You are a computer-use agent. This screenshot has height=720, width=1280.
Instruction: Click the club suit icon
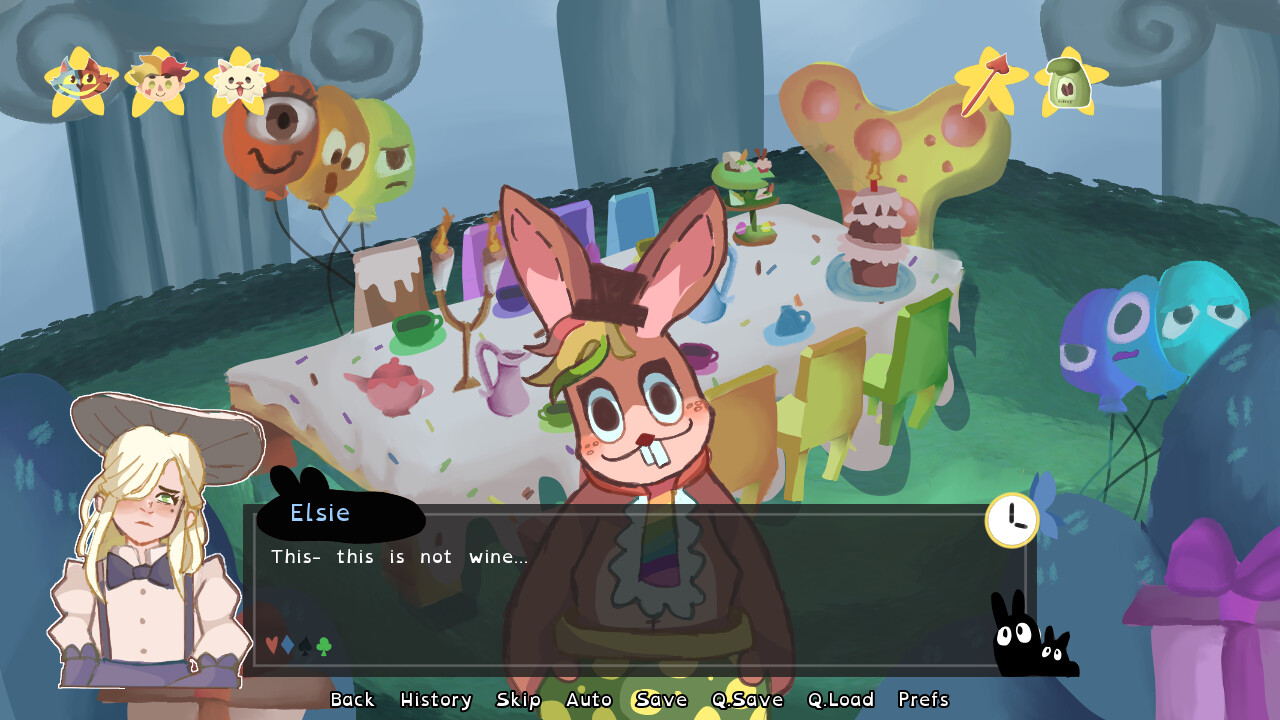tap(323, 645)
